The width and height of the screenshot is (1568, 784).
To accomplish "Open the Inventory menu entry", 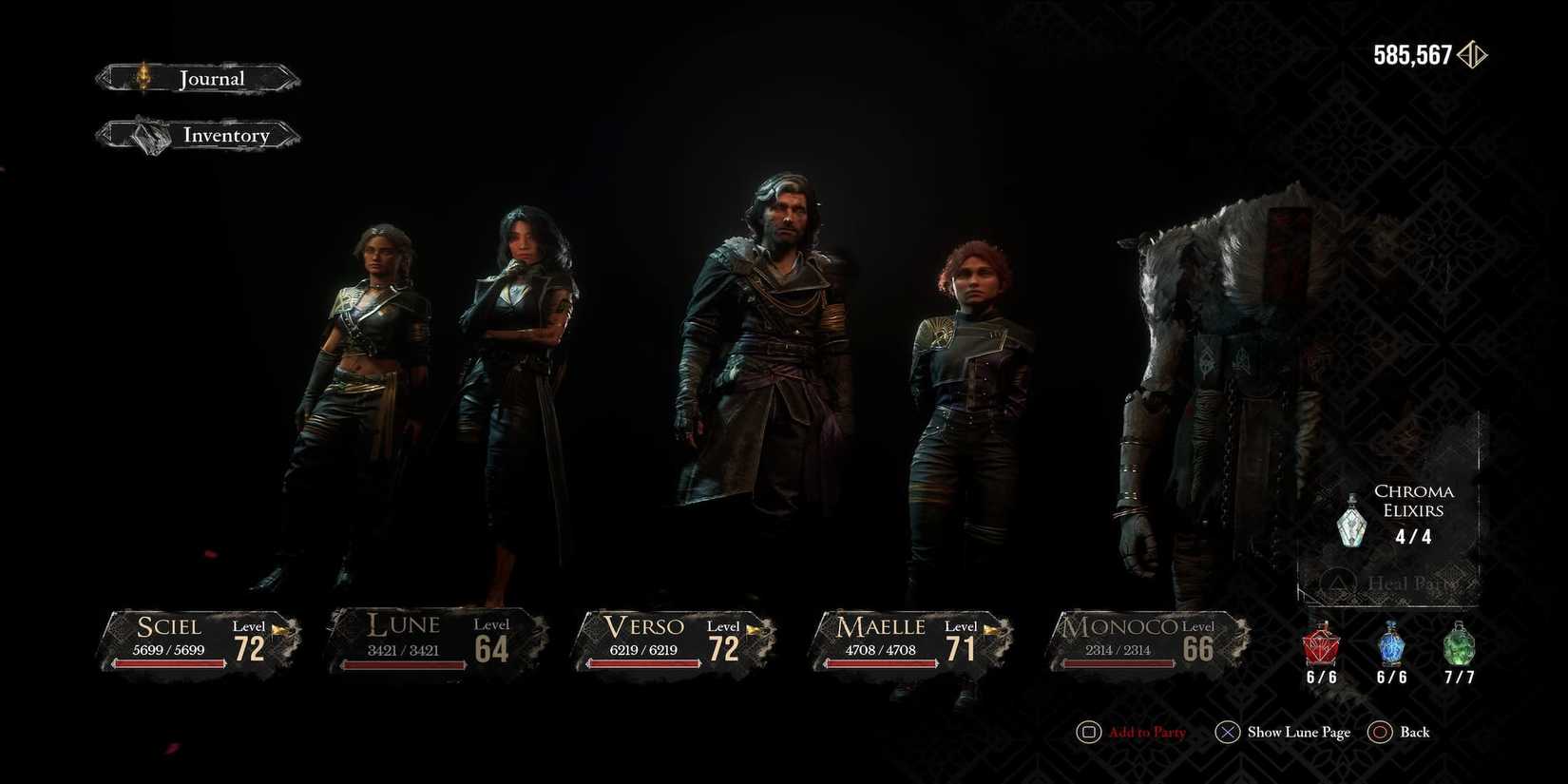I will click(x=226, y=135).
